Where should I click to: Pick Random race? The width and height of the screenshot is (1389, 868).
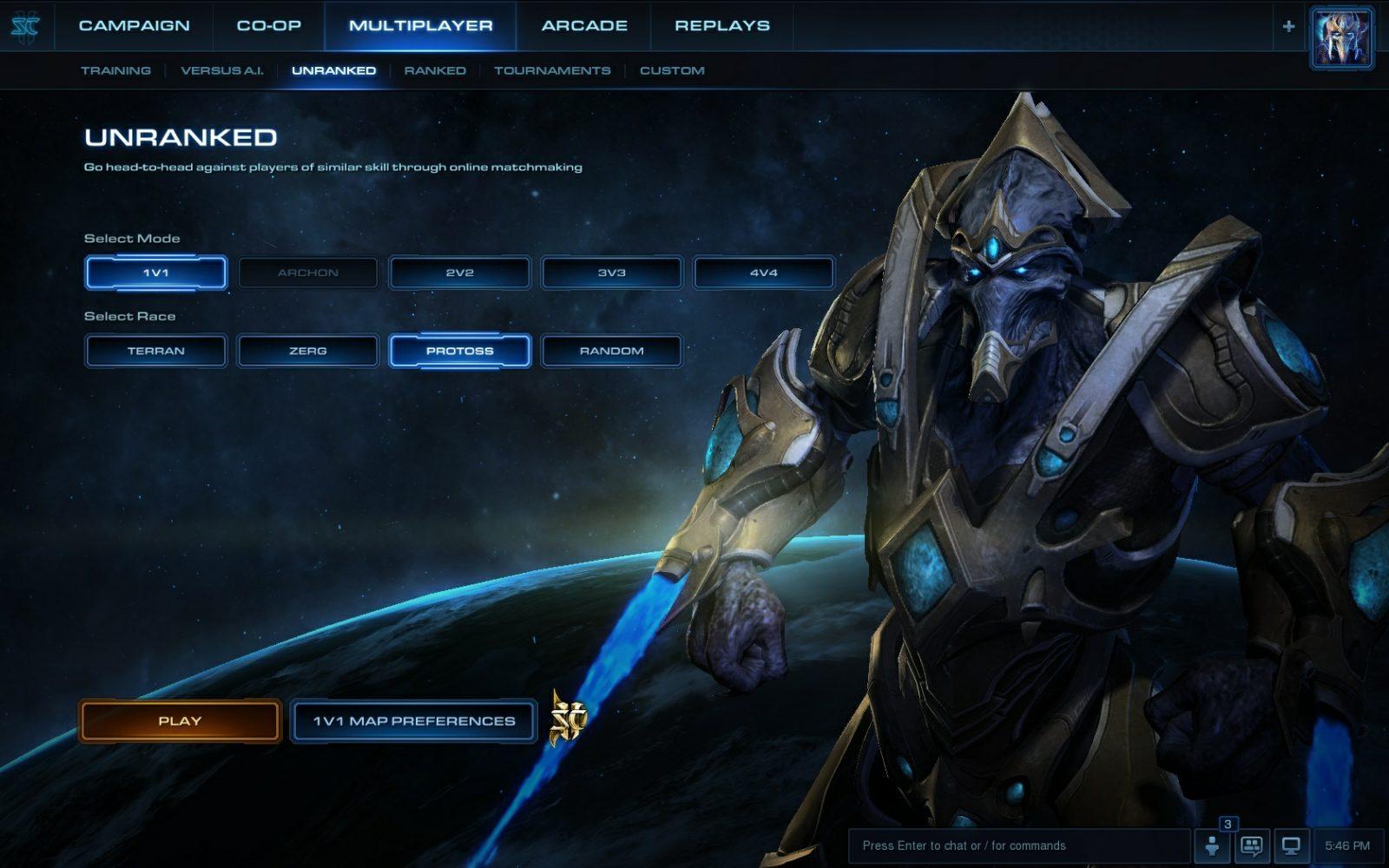coord(611,351)
